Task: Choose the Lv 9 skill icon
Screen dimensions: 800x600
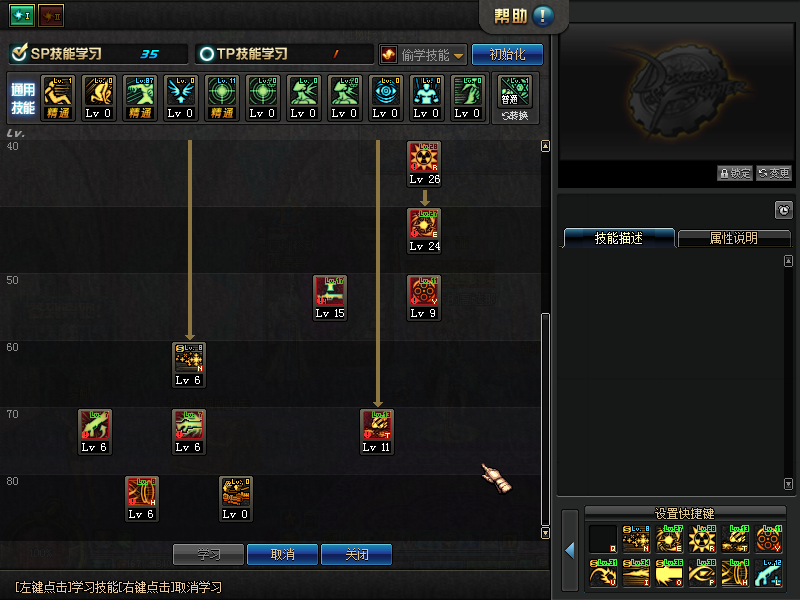Action: coord(424,292)
